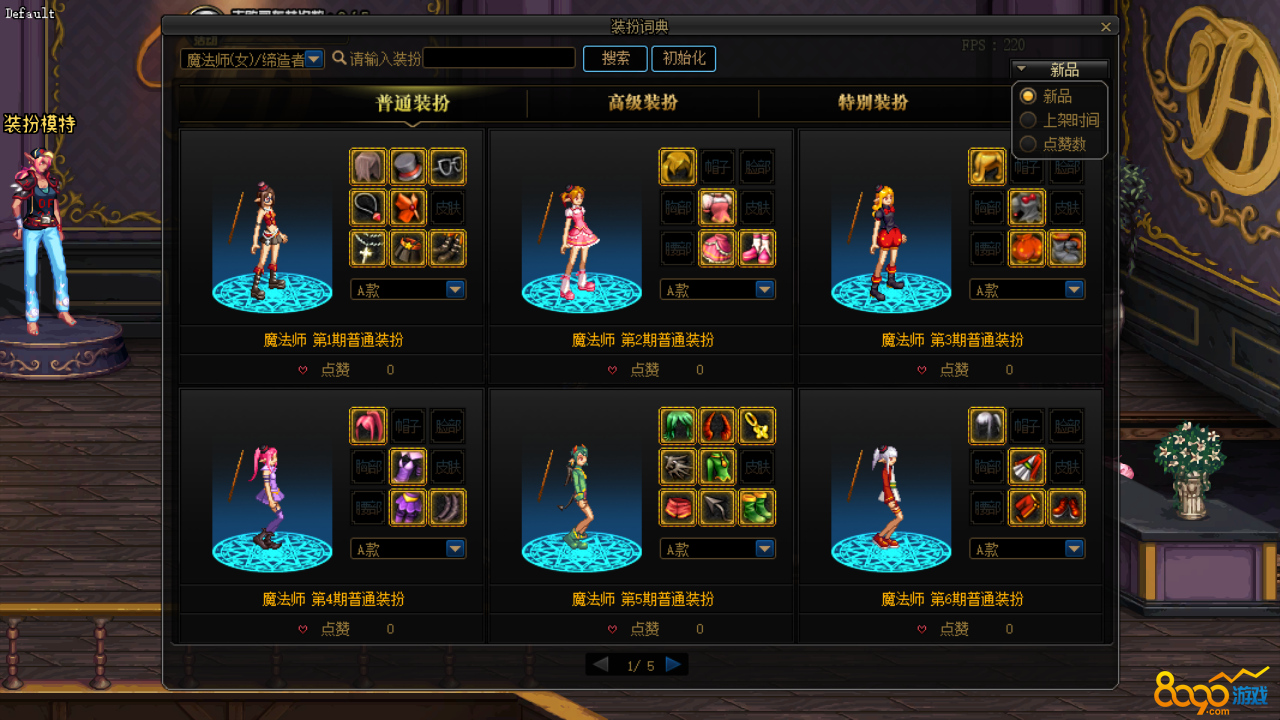Switch to the 特别装扮 tab
This screenshot has width=1280, height=720.
click(x=873, y=103)
